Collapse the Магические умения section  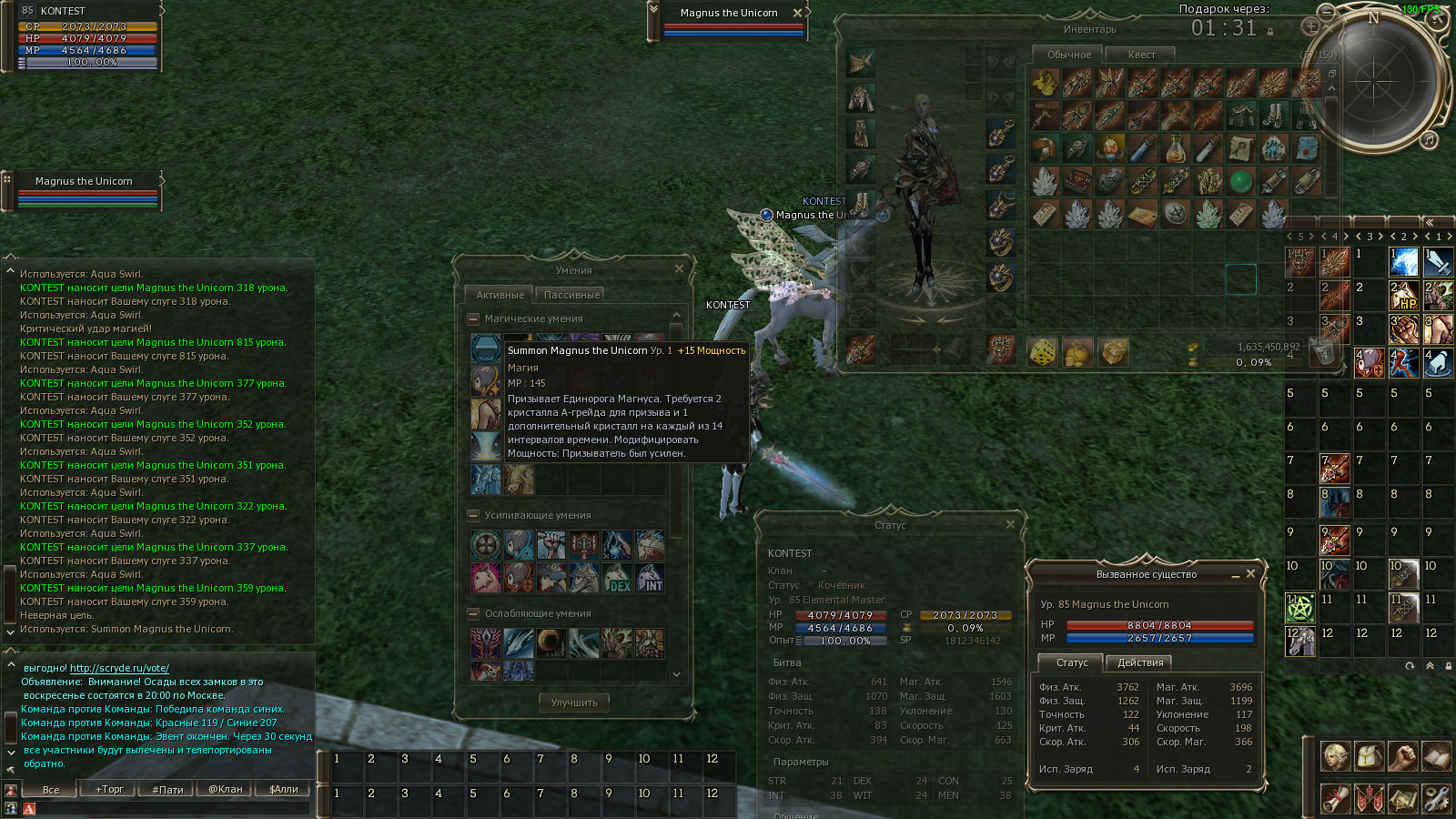473,318
